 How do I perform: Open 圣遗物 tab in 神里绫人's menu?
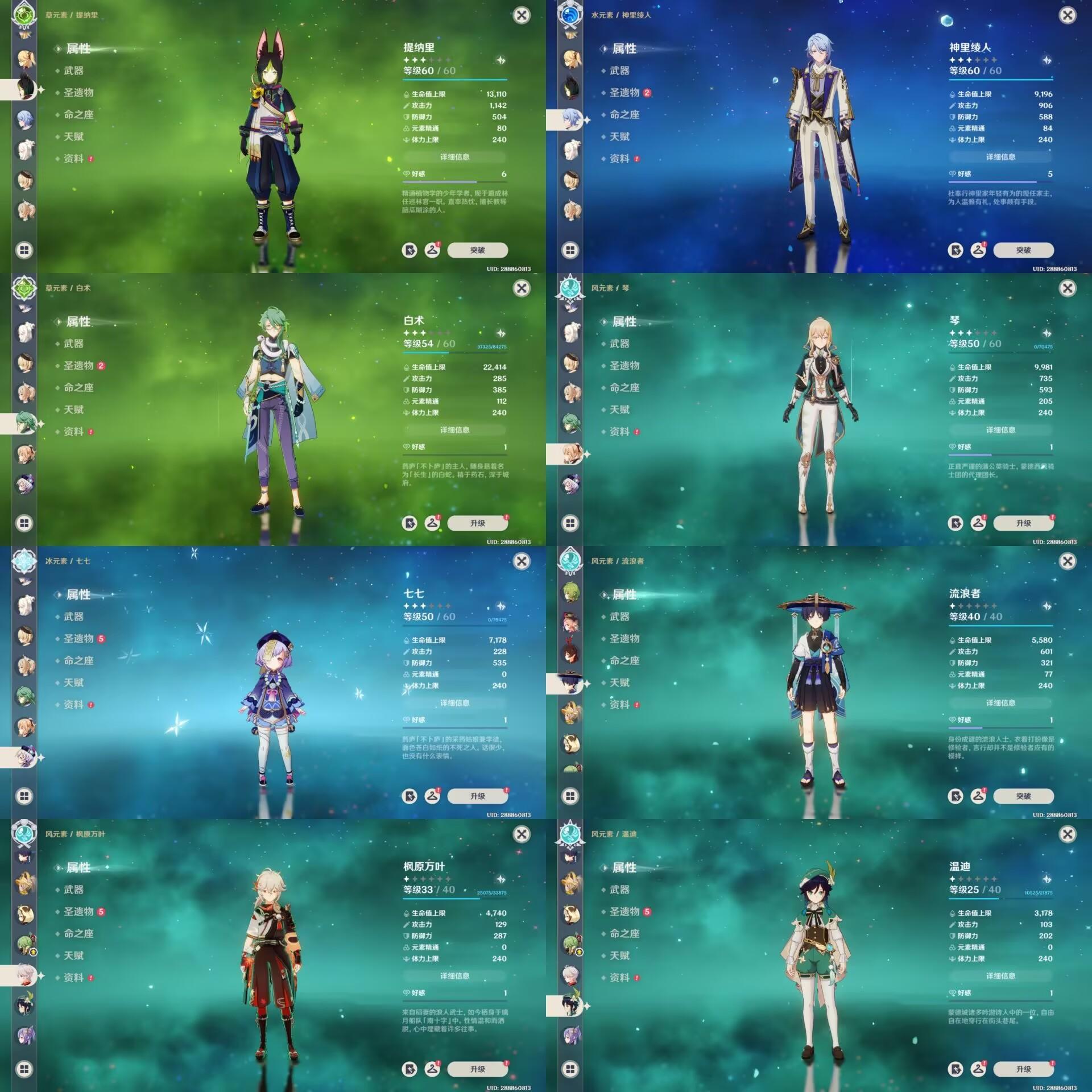point(624,93)
